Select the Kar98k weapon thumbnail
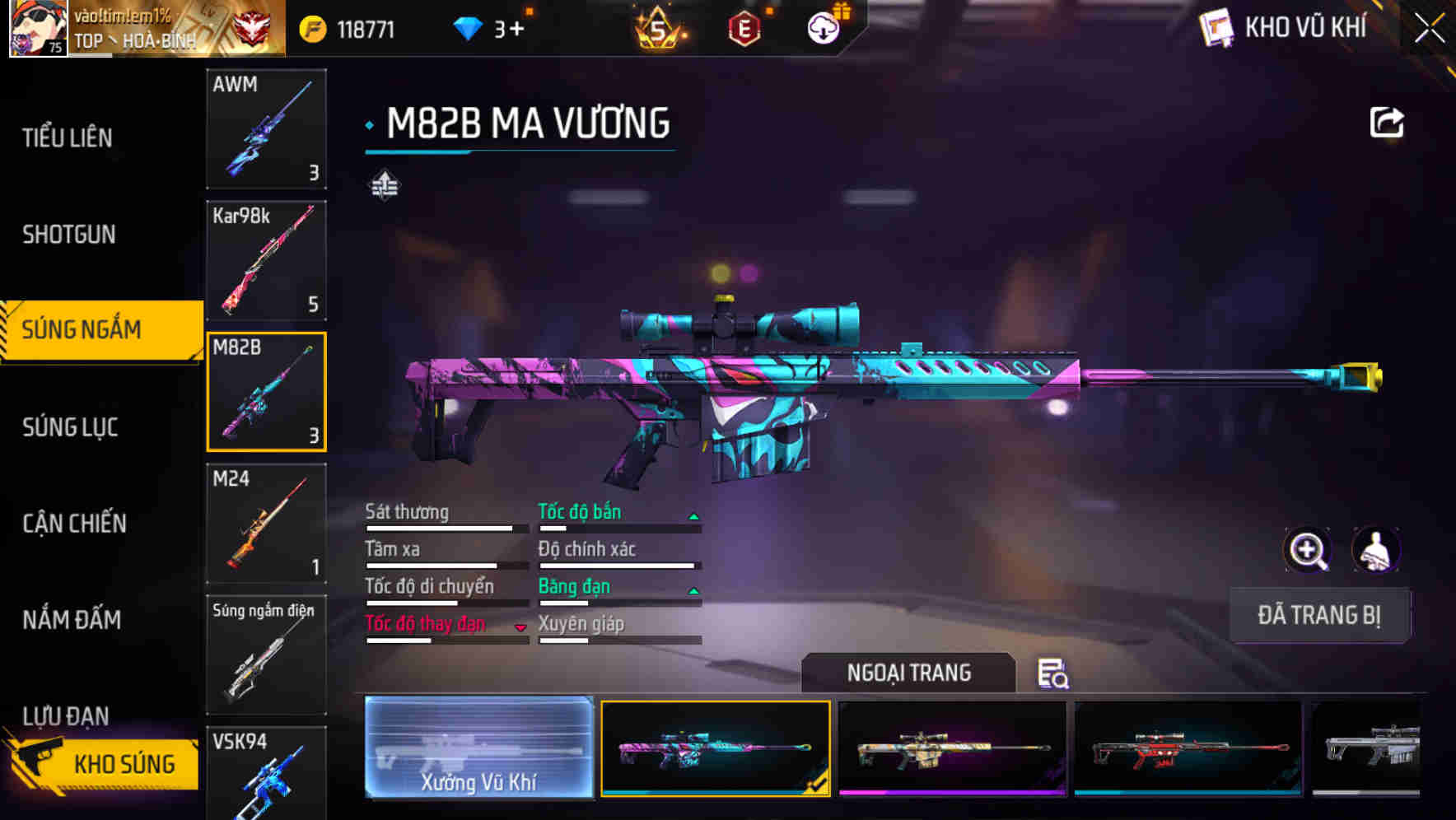The image size is (1456, 820). pos(266,260)
